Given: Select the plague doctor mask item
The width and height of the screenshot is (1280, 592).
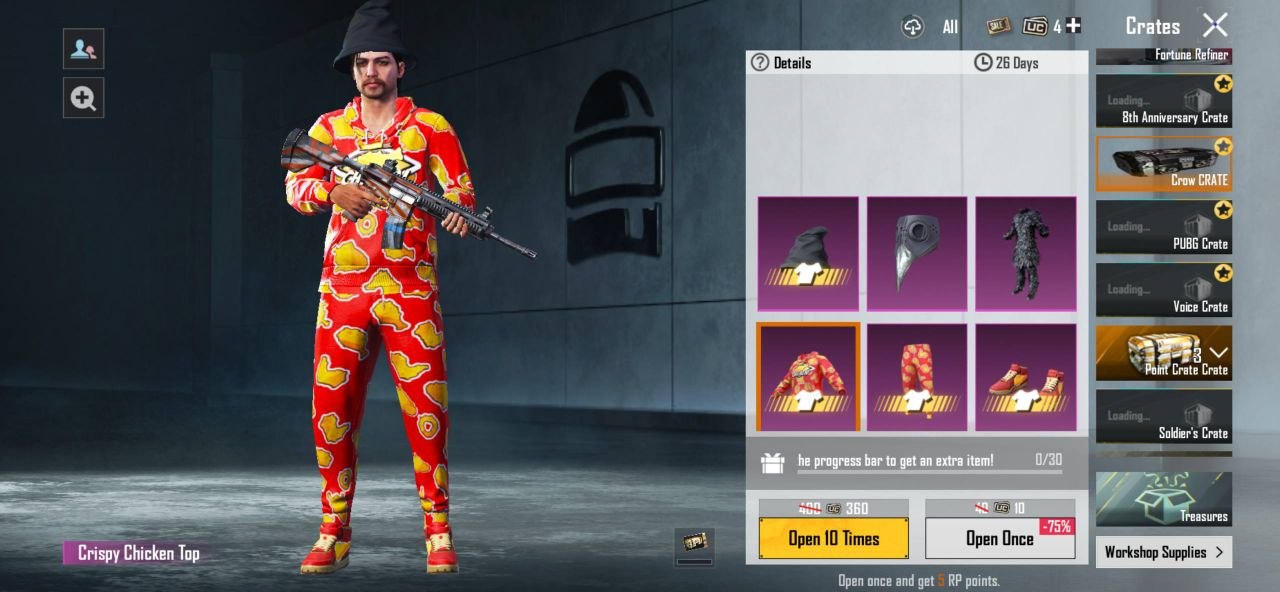Looking at the screenshot, I should 917,253.
